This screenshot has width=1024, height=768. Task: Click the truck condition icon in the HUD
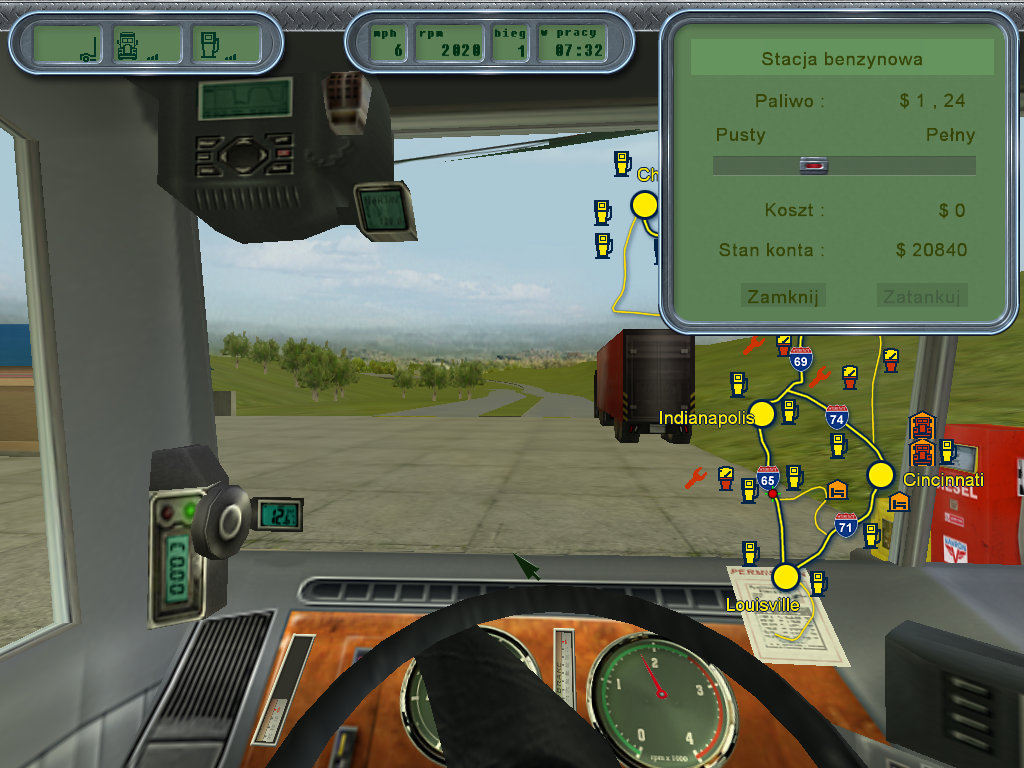click(x=137, y=44)
